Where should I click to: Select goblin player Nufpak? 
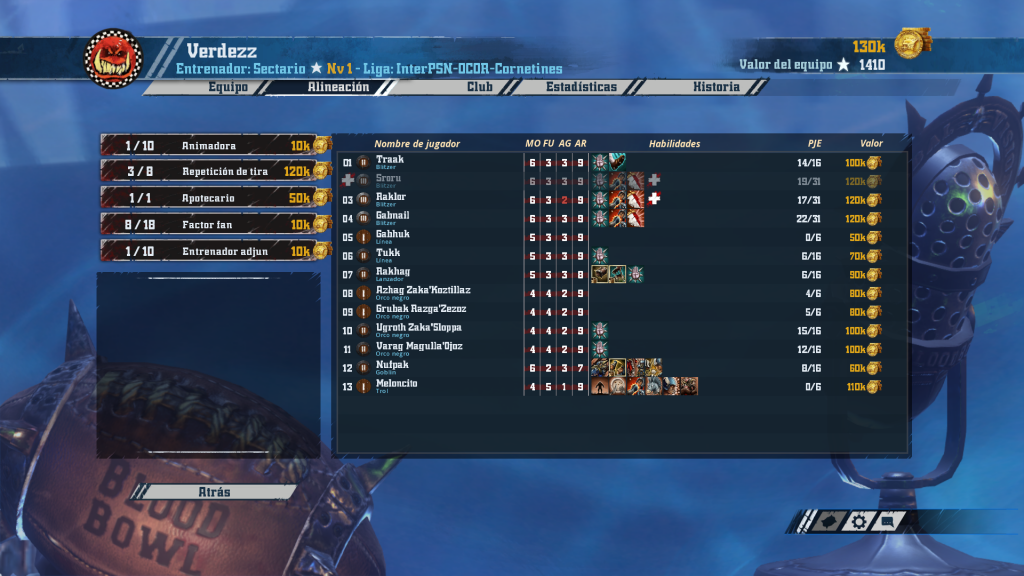click(x=393, y=366)
